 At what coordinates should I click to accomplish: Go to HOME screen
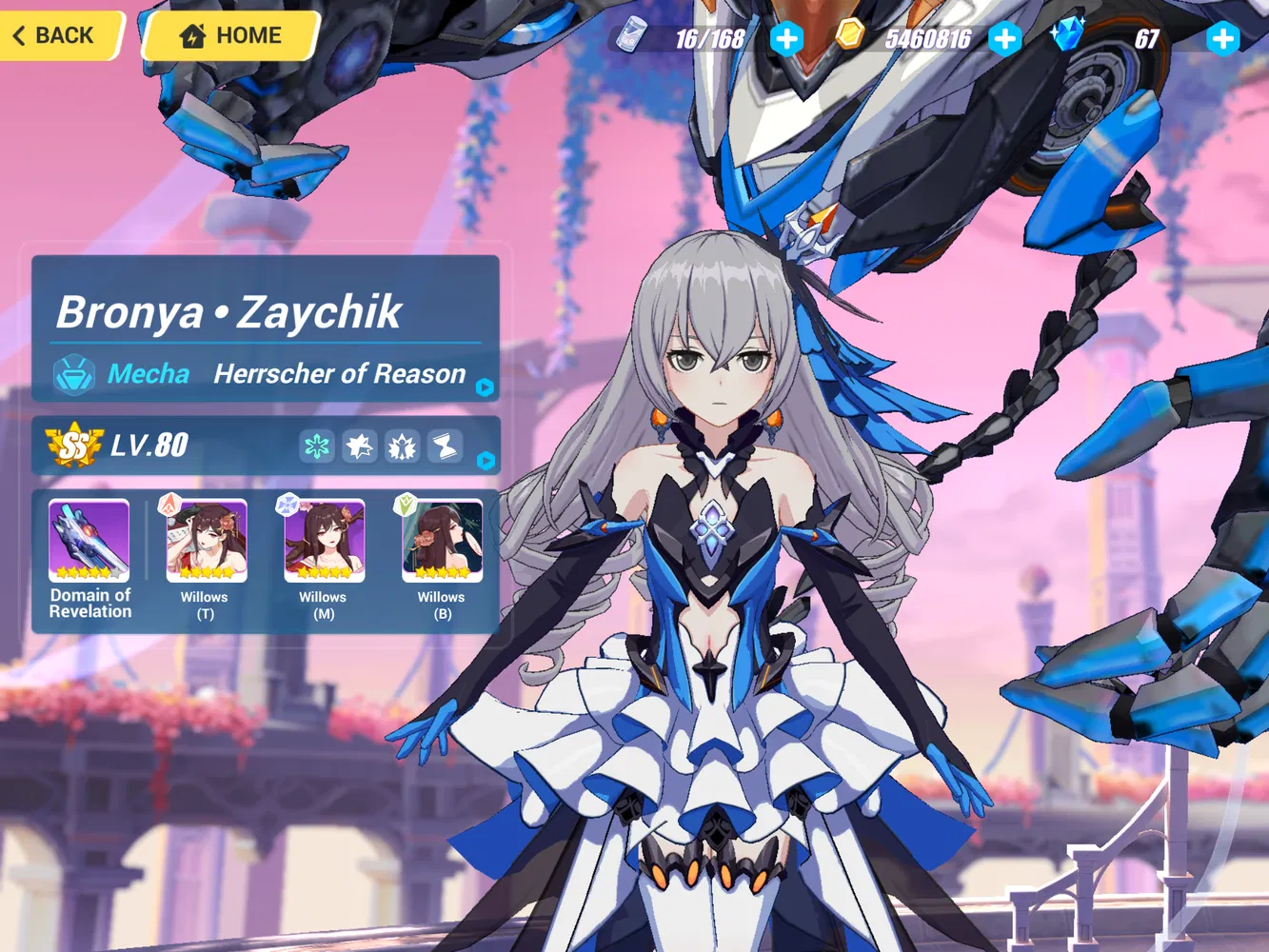pos(231,35)
